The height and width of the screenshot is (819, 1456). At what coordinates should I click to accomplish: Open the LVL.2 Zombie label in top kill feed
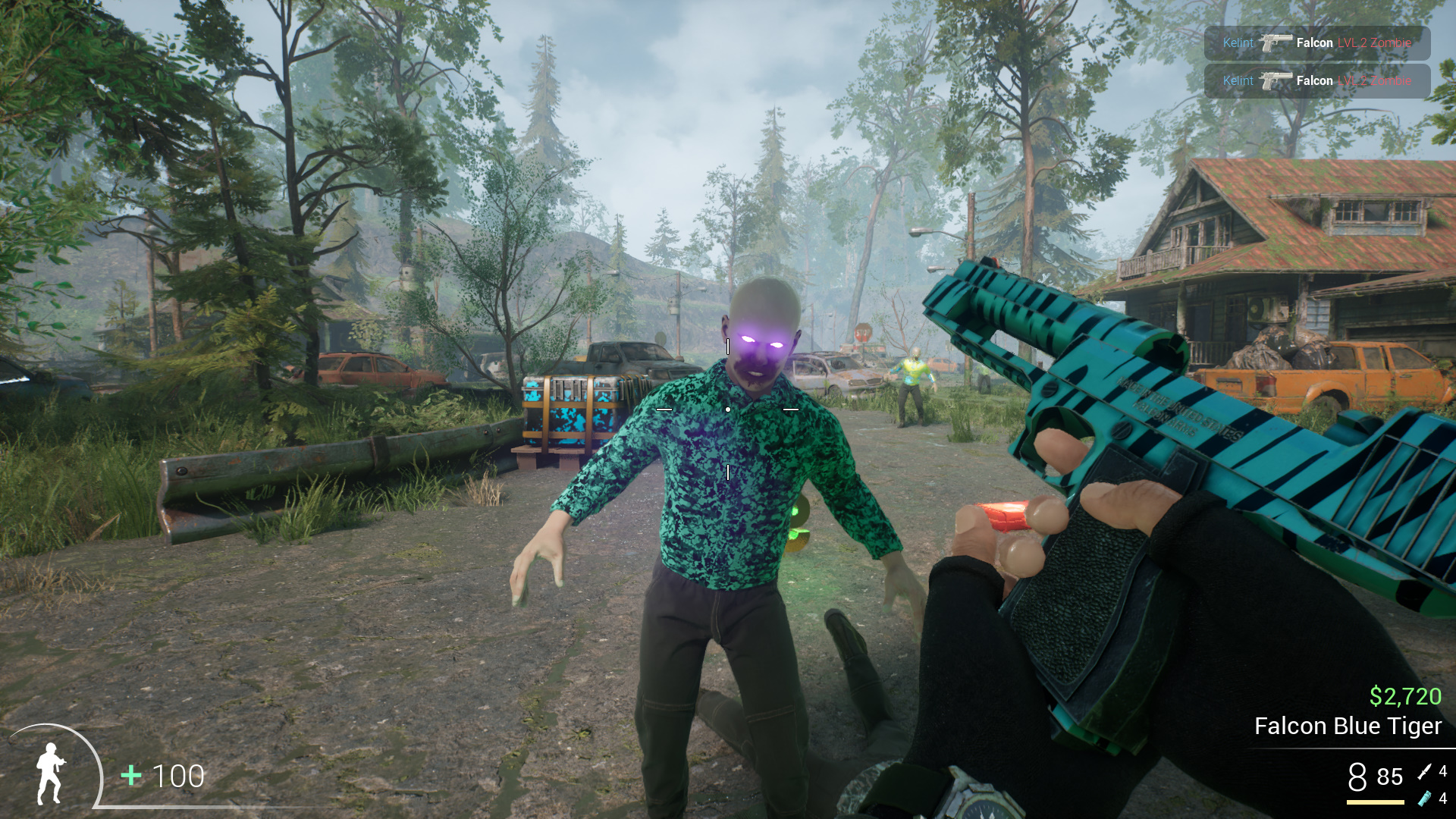pyautogui.click(x=1376, y=43)
